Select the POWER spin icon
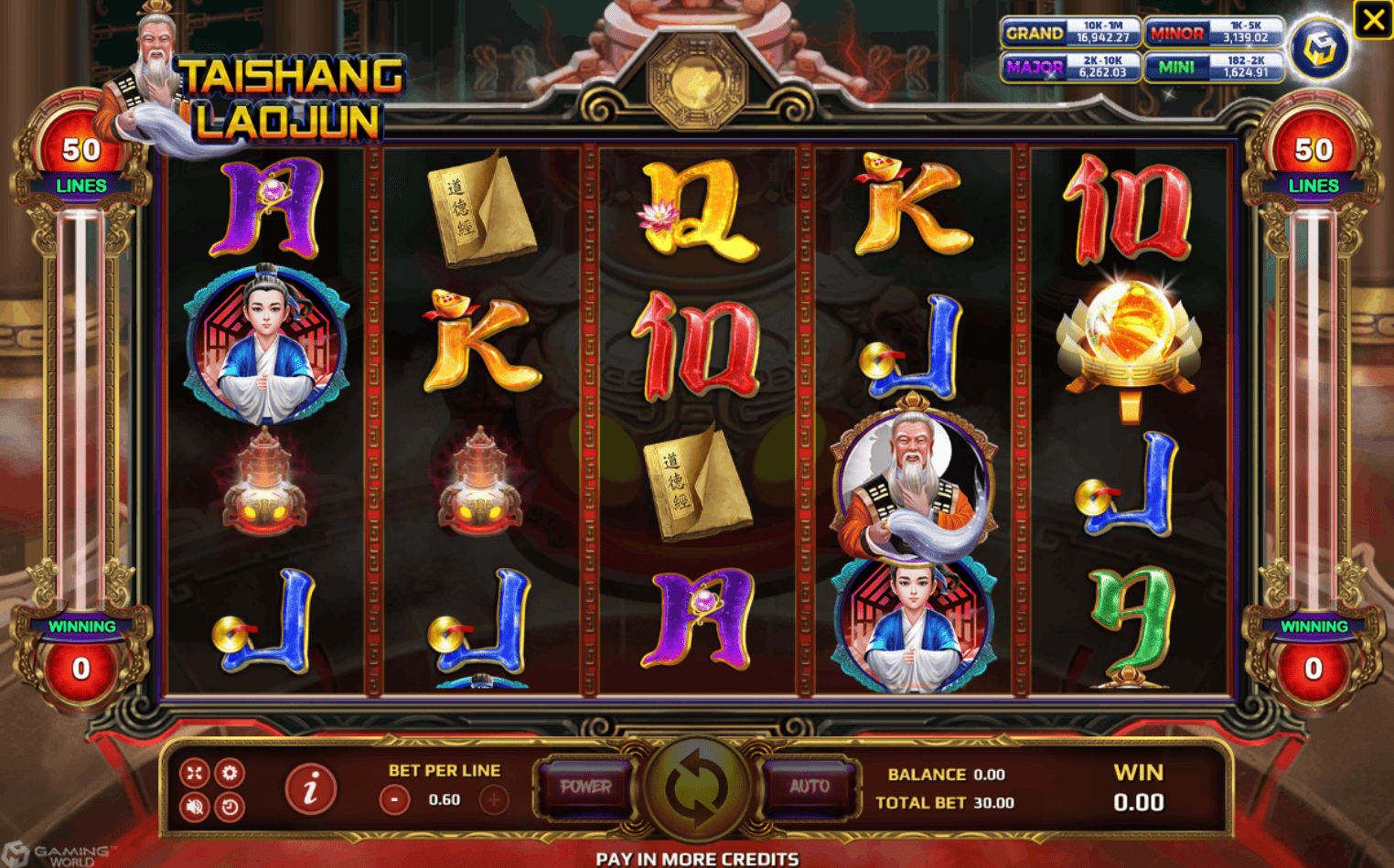This screenshot has height=868, width=1394. coord(585,787)
